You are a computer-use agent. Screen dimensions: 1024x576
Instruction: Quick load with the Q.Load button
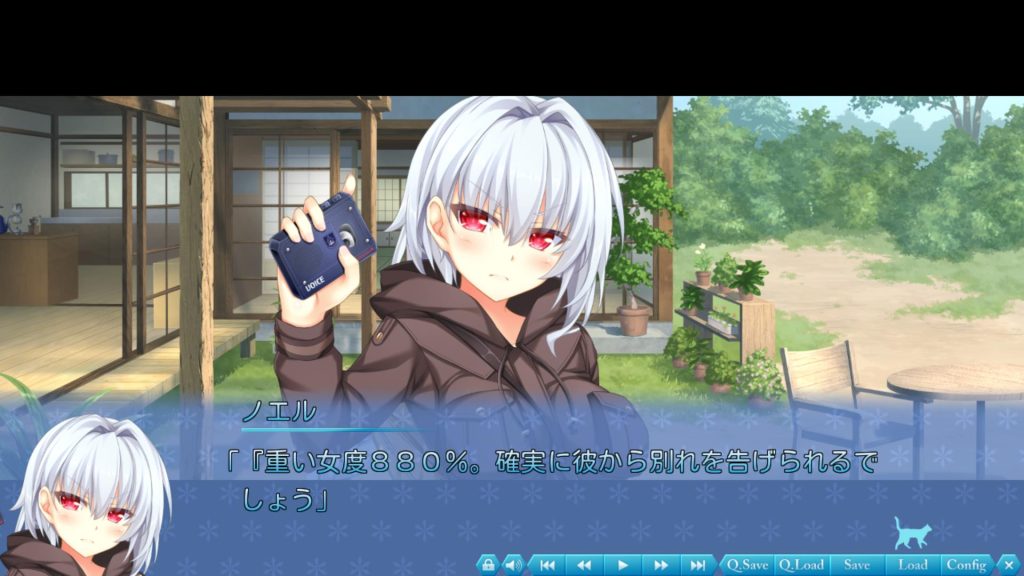800,565
